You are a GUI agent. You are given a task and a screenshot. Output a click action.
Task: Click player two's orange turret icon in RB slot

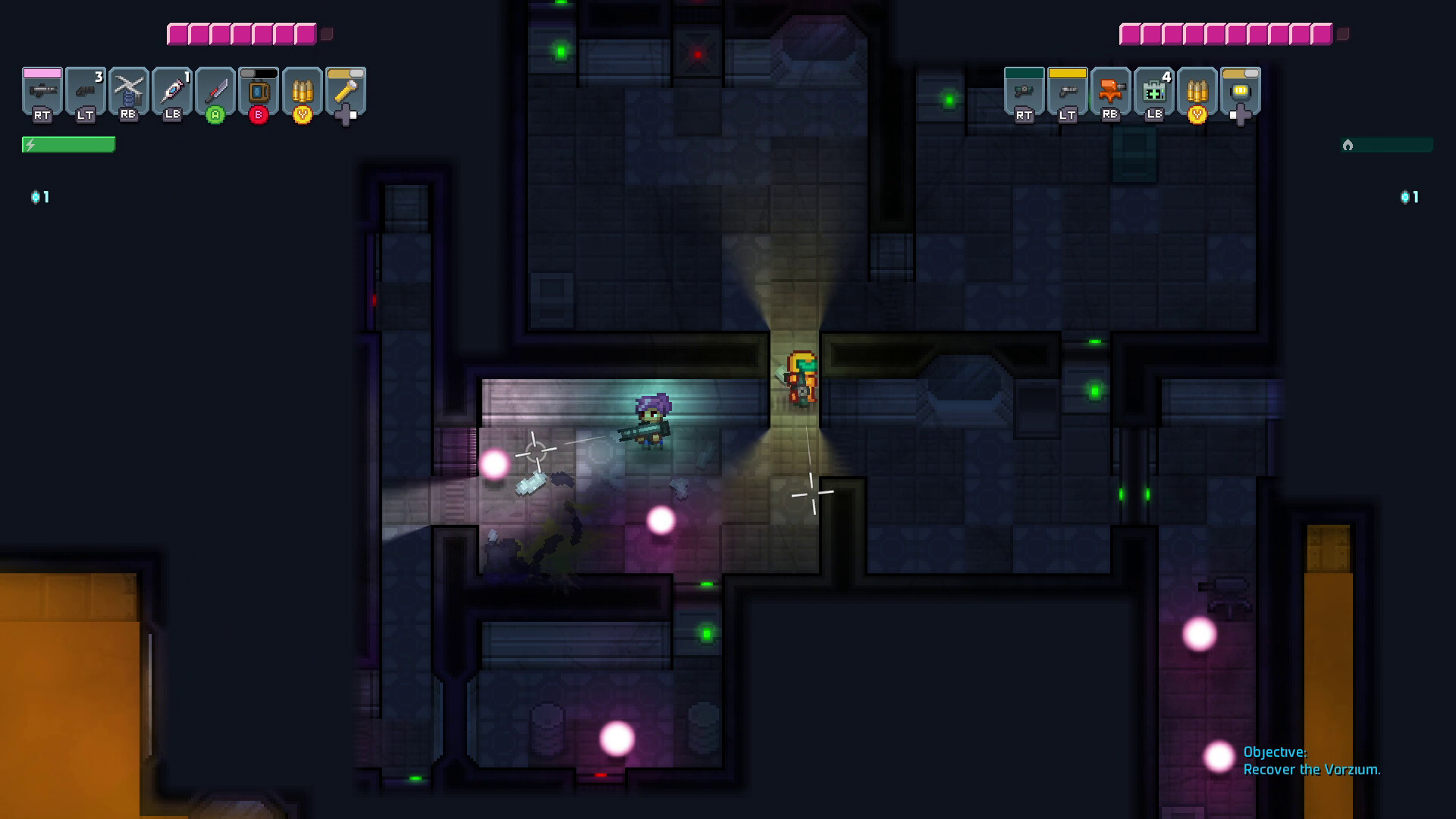tap(1111, 93)
